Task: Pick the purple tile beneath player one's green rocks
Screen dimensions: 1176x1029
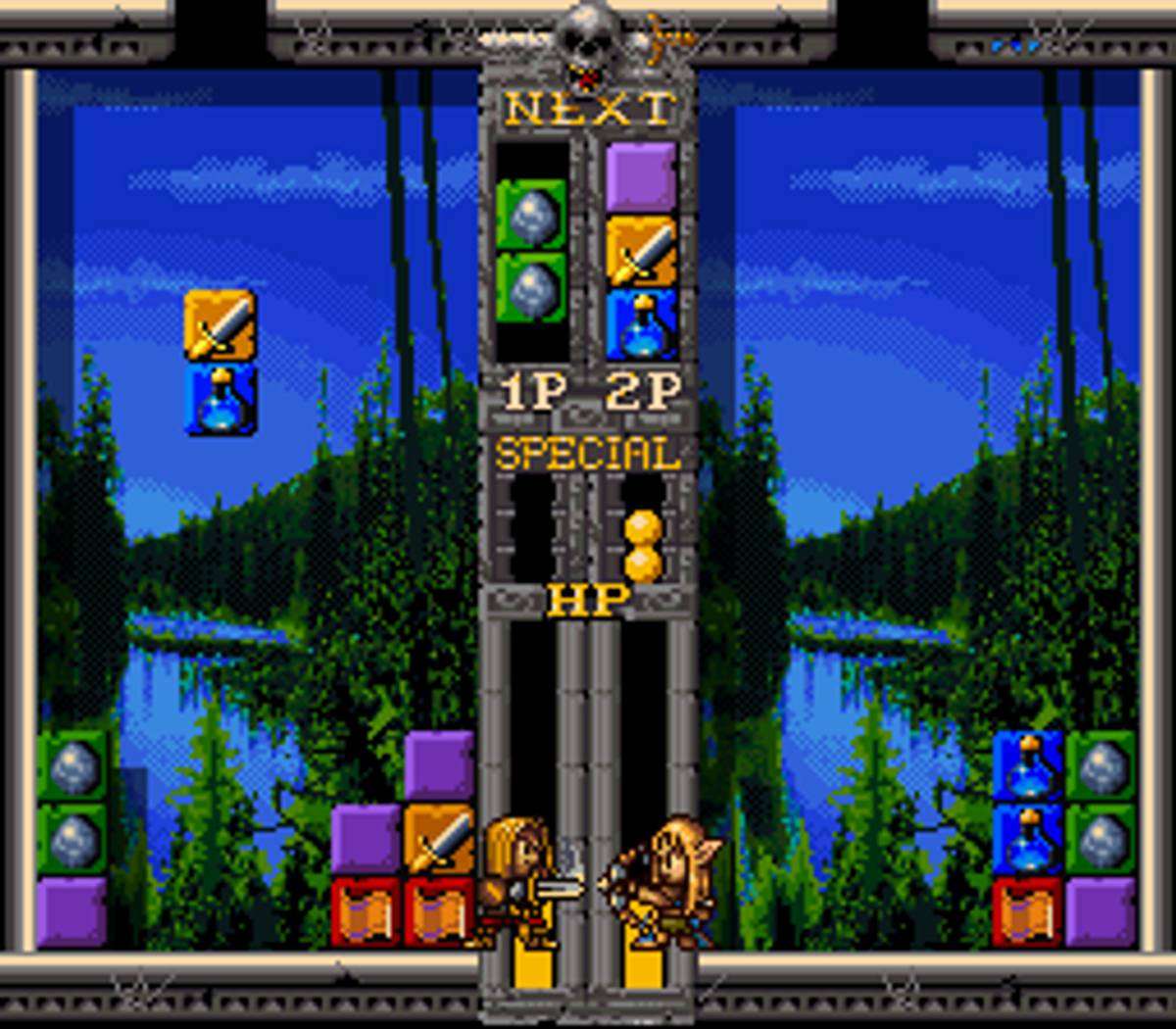Action: 73,911
